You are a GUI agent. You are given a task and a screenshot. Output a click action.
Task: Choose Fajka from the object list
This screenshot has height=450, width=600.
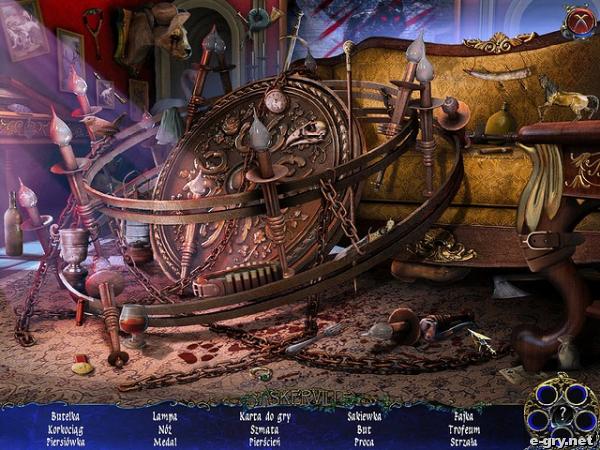(x=463, y=414)
